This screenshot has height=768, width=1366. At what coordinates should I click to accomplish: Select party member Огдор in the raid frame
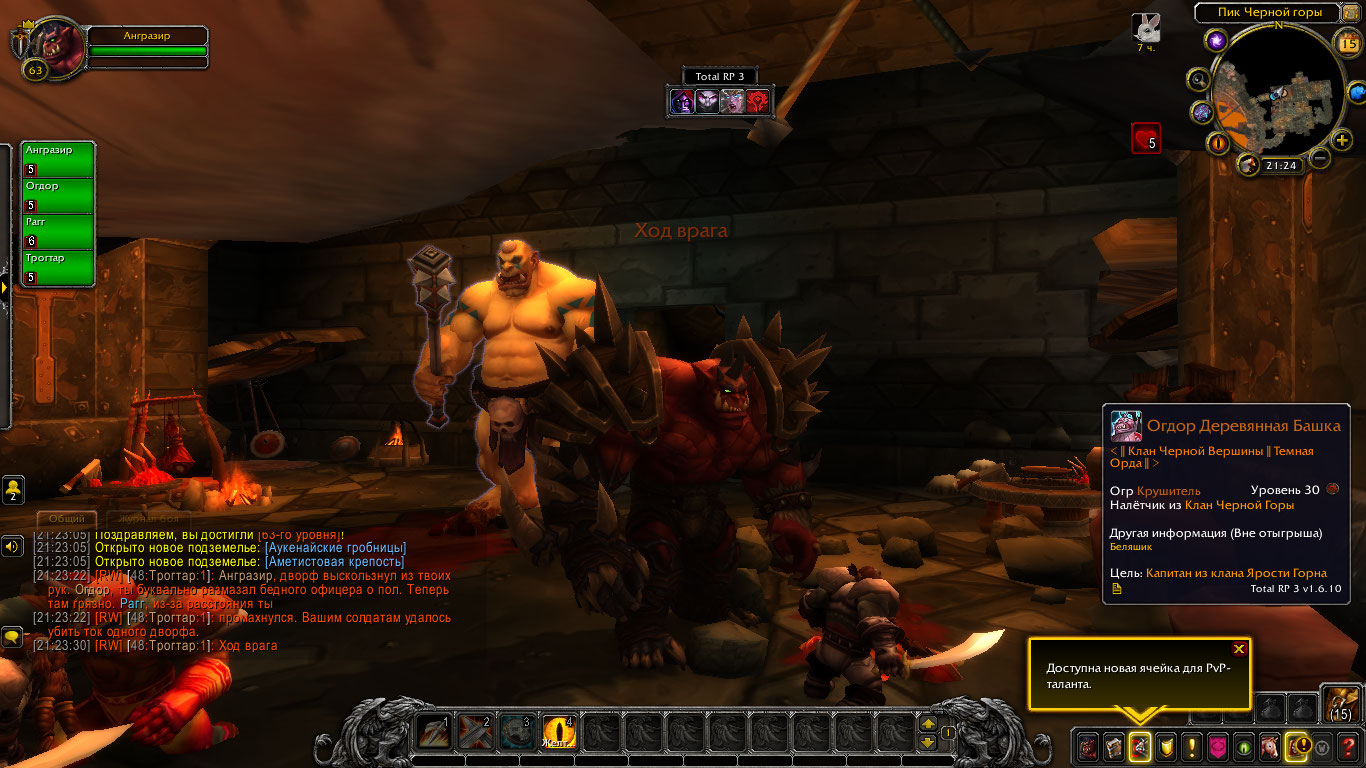[x=58, y=195]
